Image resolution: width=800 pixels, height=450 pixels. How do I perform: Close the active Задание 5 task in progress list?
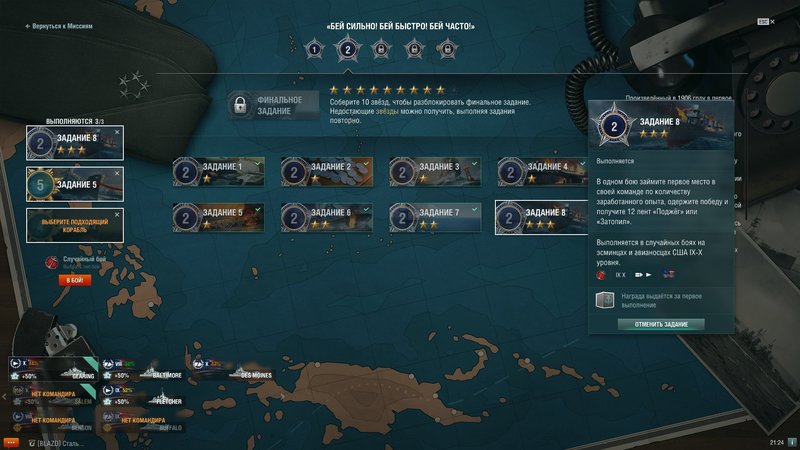[x=117, y=171]
